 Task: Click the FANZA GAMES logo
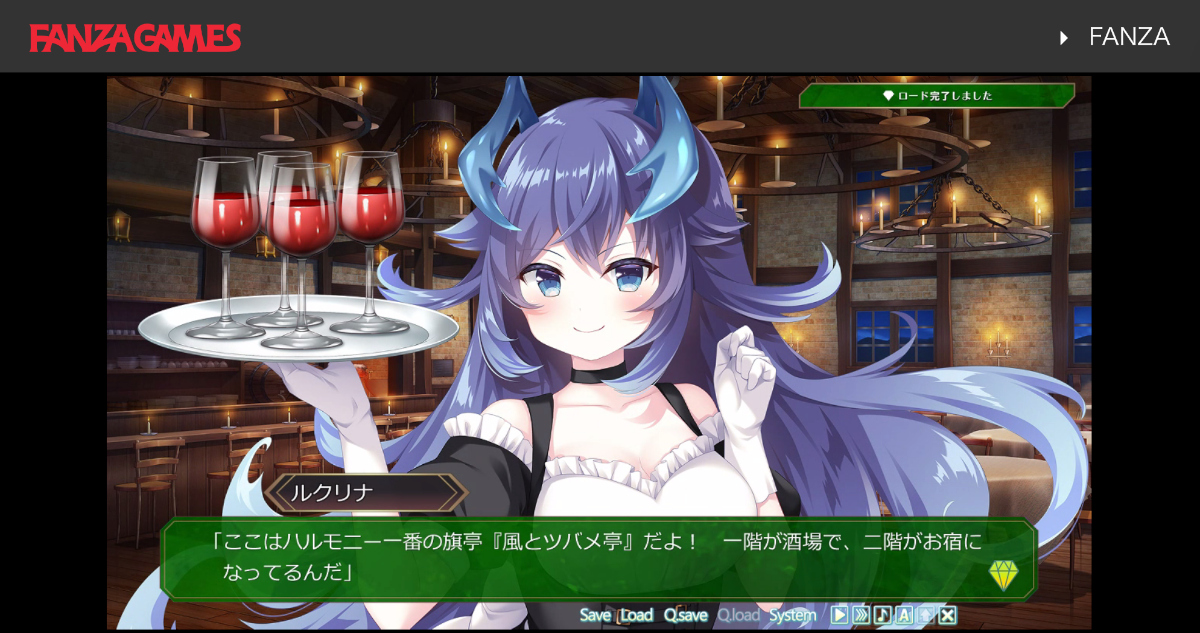tap(135, 37)
